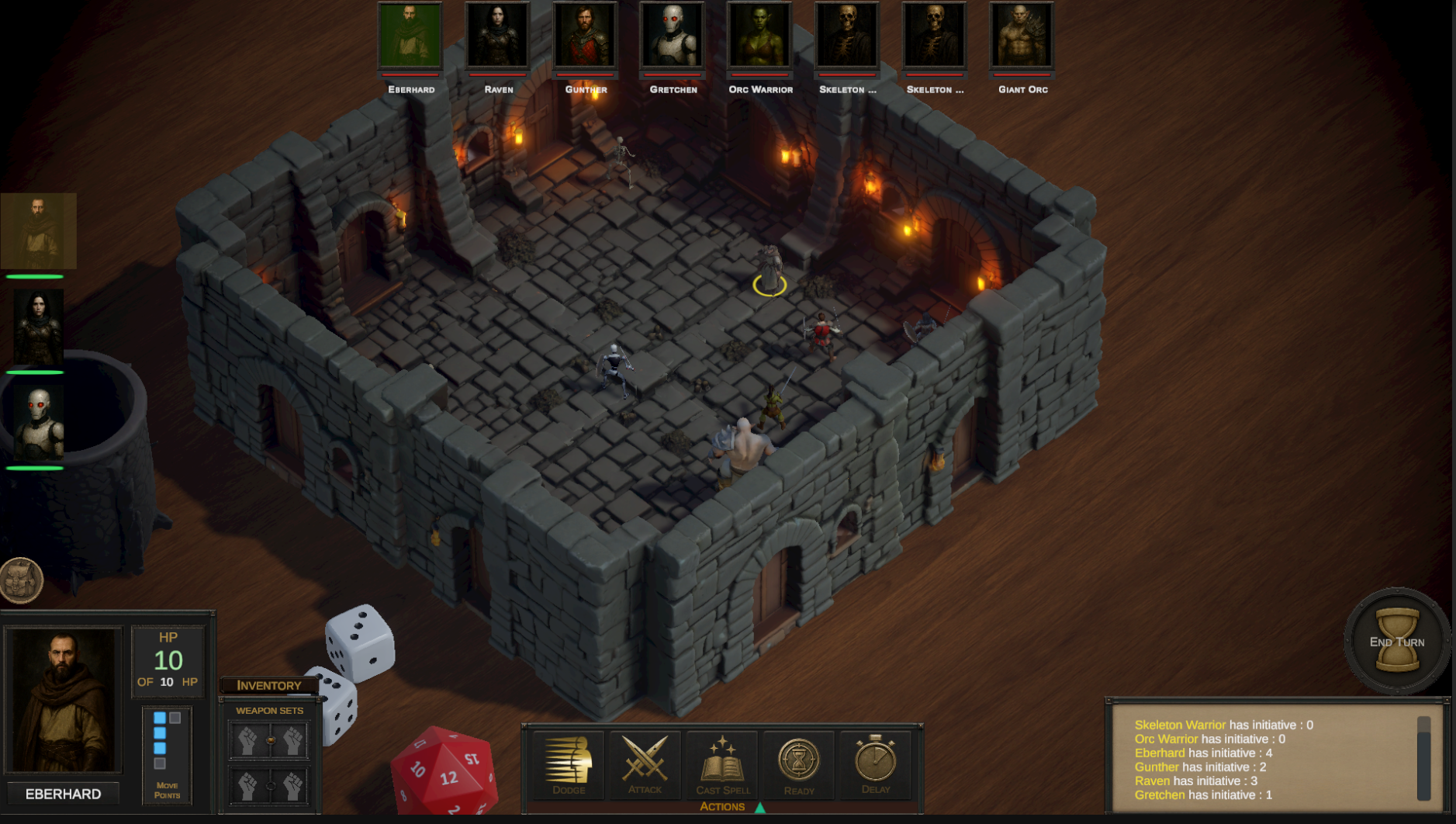
Task: Choose Gretchen's initiative portrait
Action: pos(673,36)
